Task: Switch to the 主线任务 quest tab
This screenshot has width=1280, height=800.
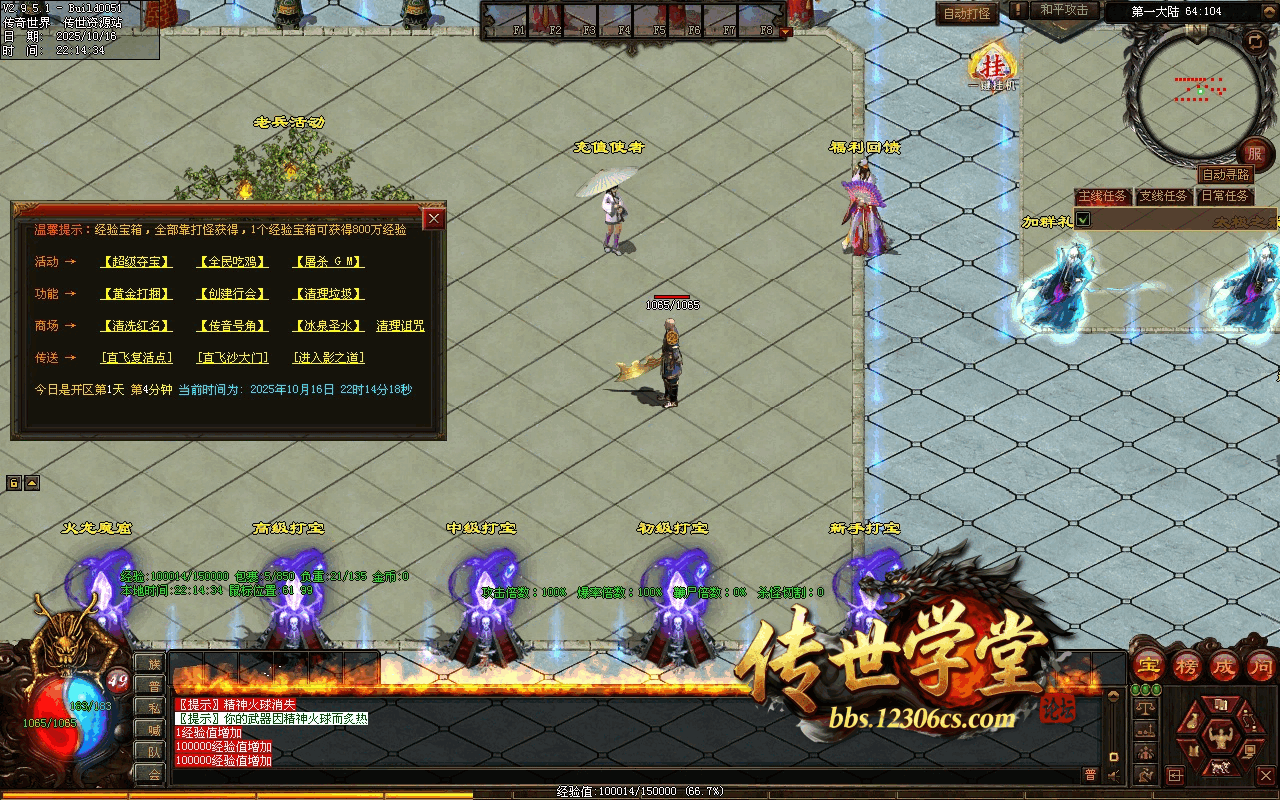Action: click(x=1102, y=196)
